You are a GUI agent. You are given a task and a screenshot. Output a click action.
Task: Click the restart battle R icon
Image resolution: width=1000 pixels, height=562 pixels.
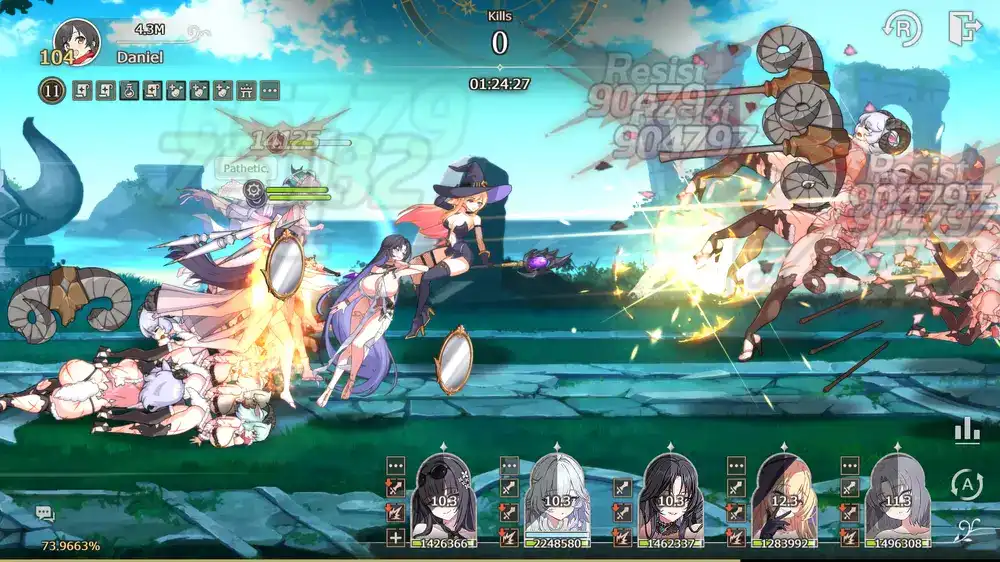902,29
